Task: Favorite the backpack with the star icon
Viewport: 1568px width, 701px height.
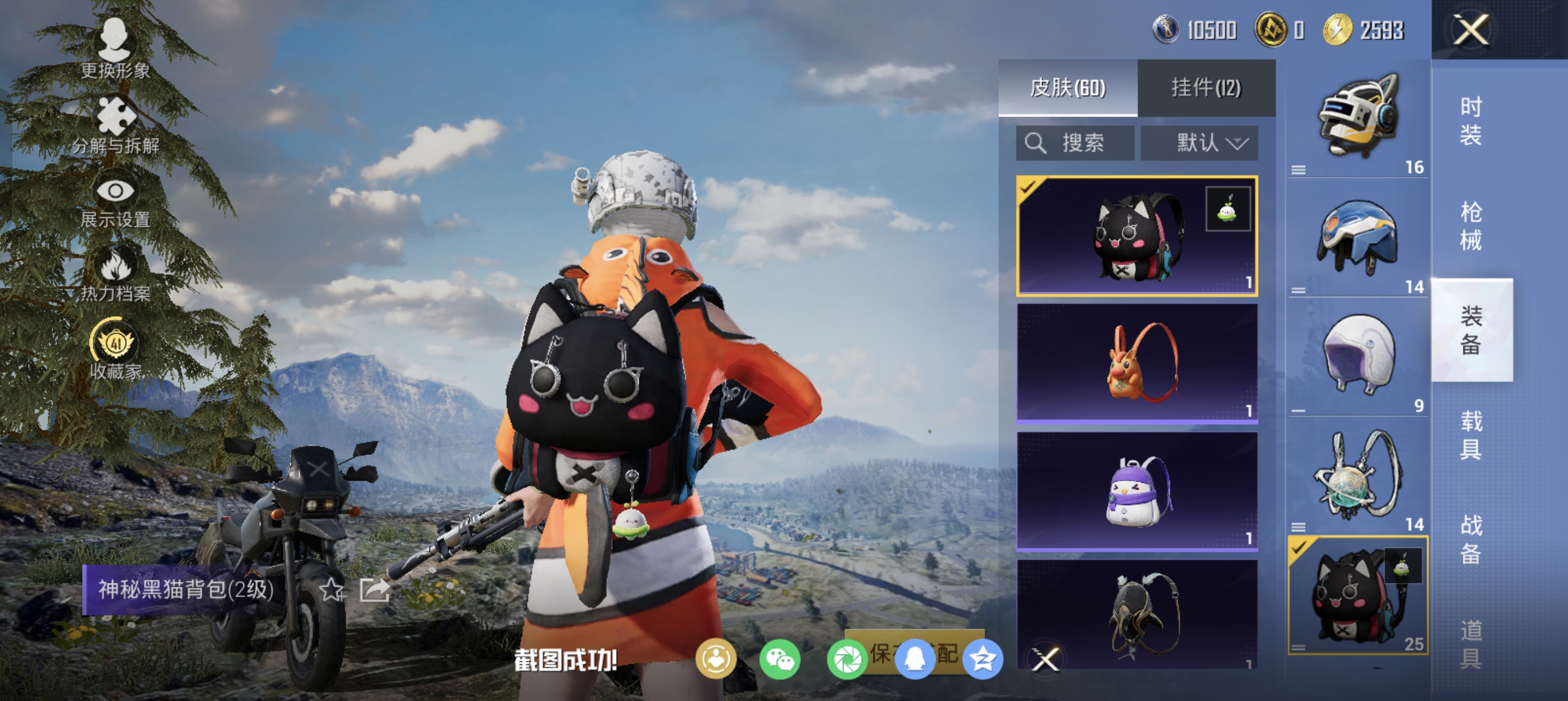Action: pyautogui.click(x=333, y=589)
